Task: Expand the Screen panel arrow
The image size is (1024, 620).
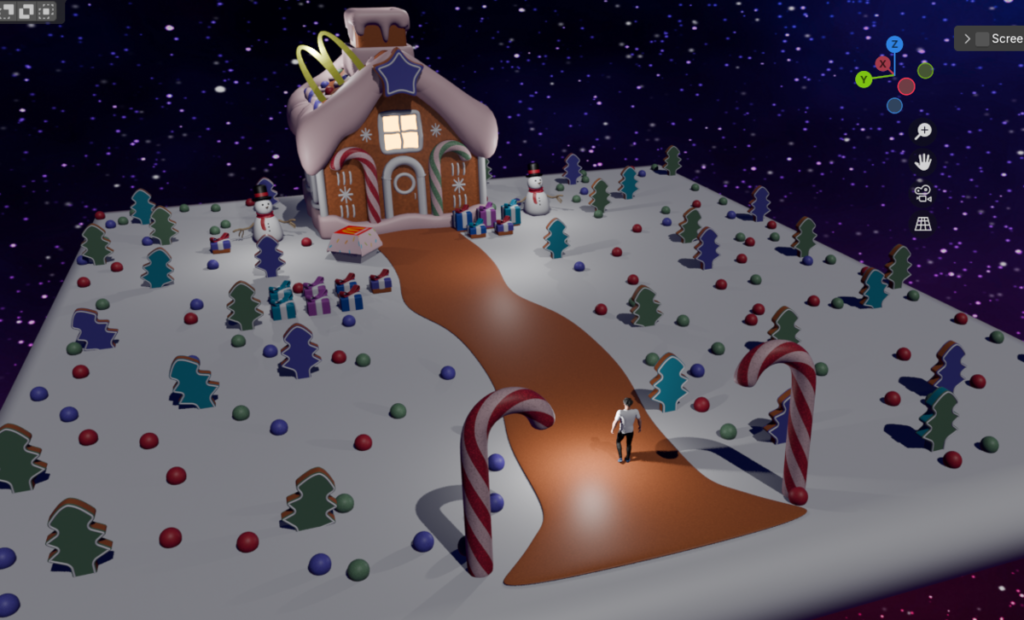Action: pyautogui.click(x=967, y=39)
